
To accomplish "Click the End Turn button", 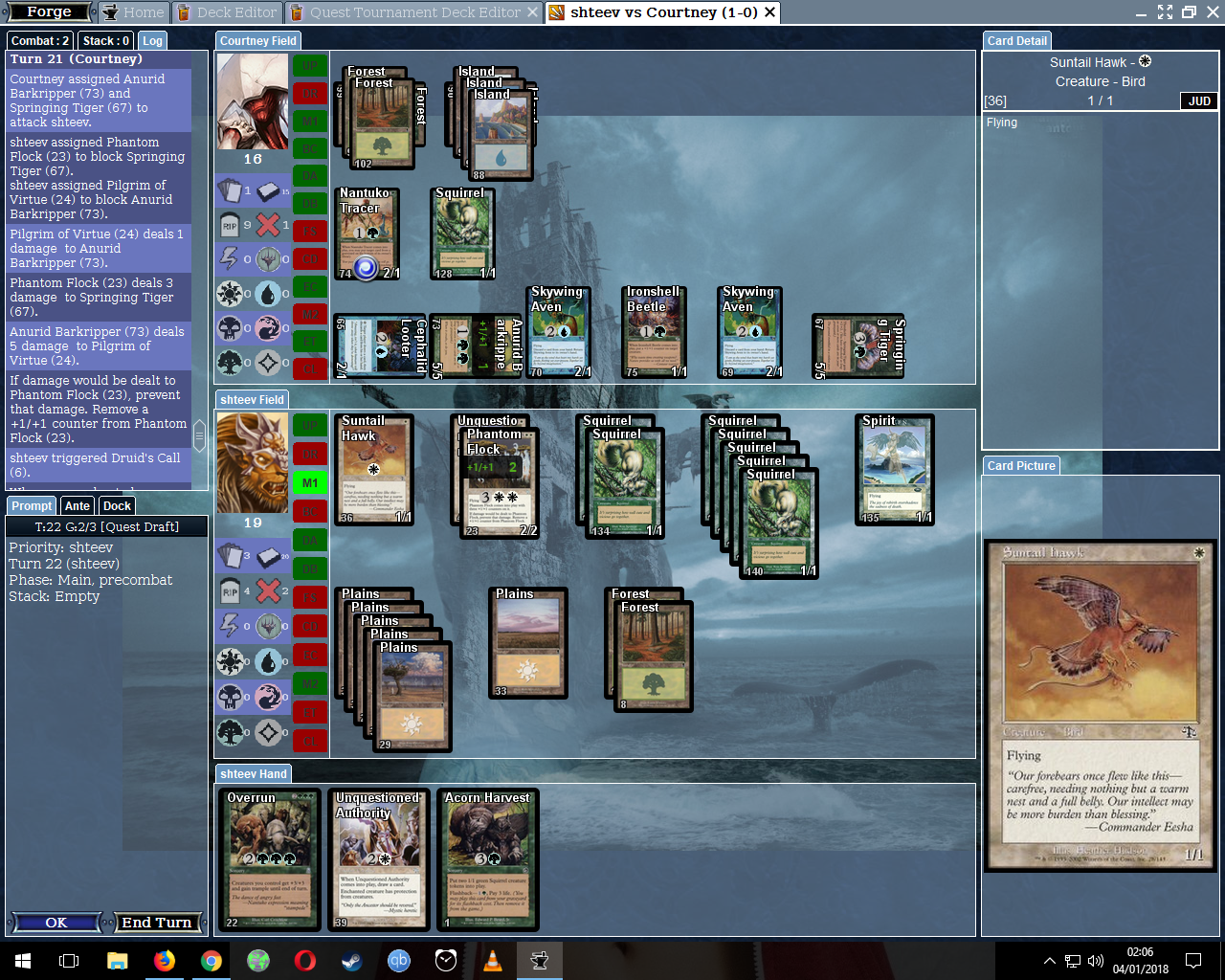I will [157, 923].
